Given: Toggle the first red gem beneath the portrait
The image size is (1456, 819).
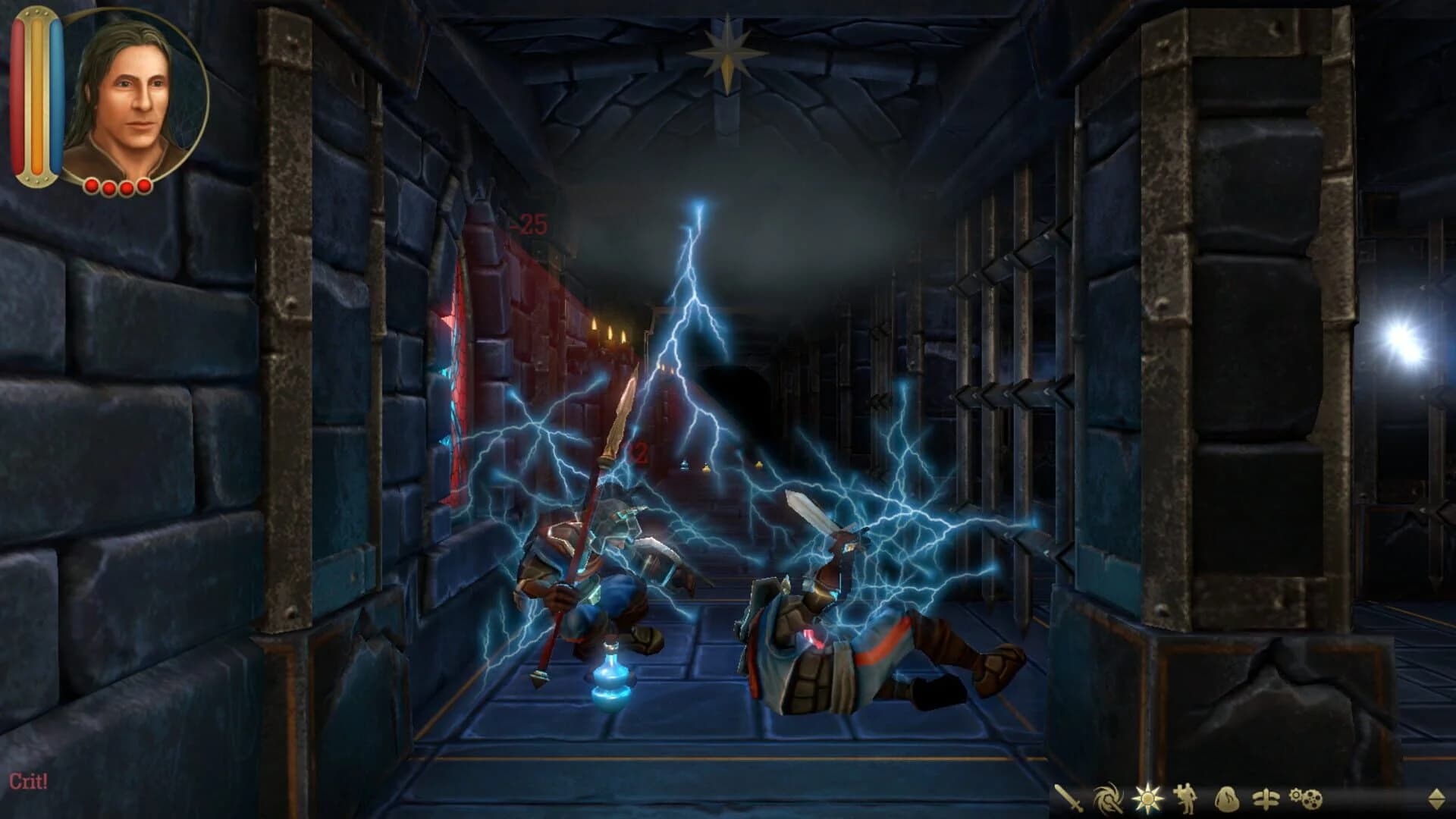Looking at the screenshot, I should pyautogui.click(x=91, y=187).
